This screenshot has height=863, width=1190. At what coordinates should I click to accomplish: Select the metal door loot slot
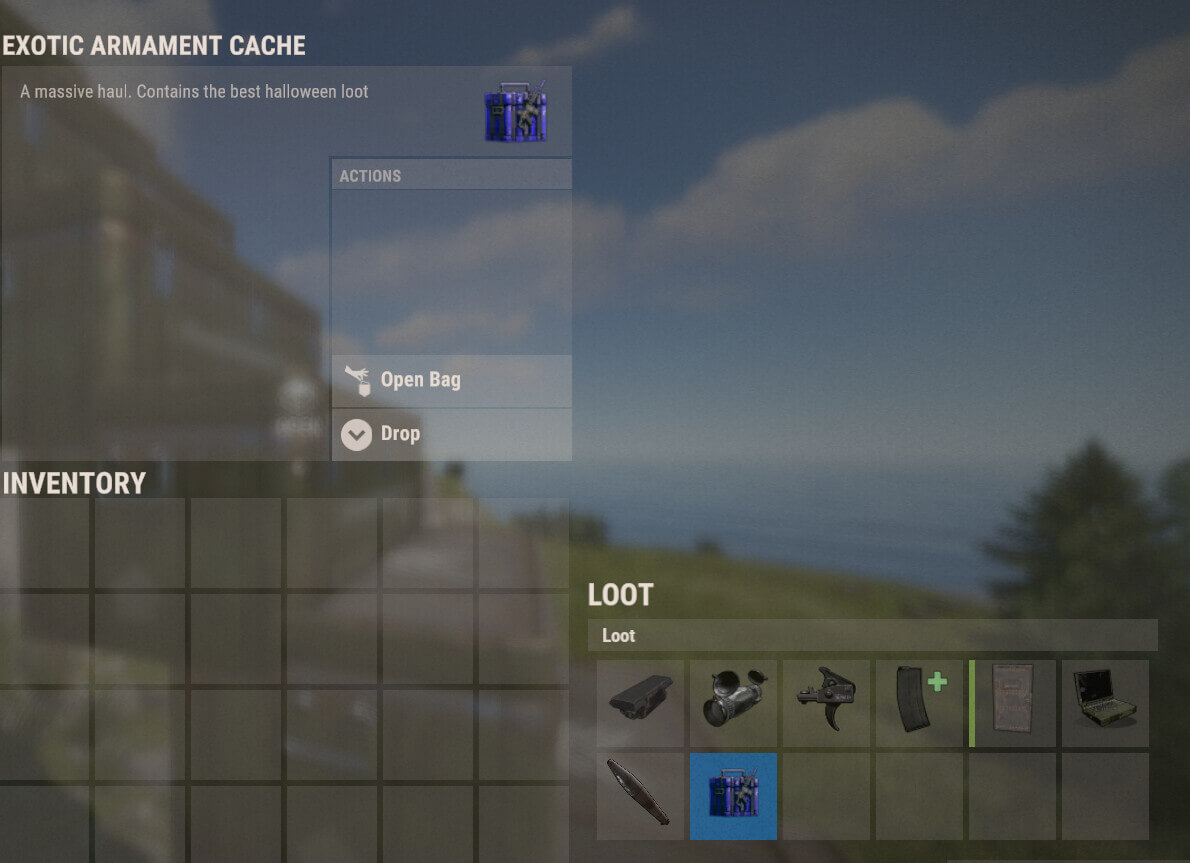(1013, 703)
